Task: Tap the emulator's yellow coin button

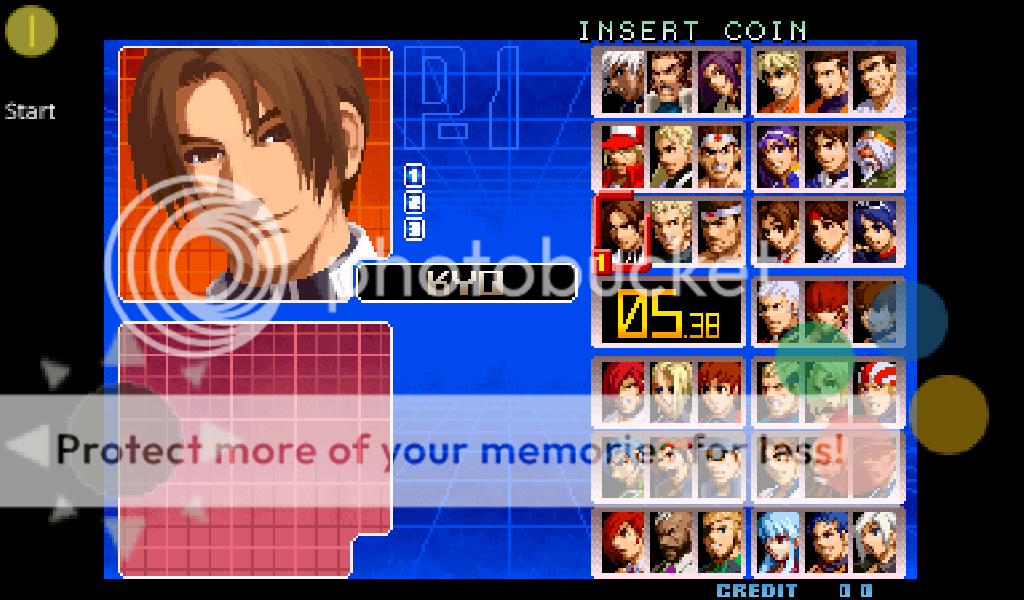Action: 32,31
